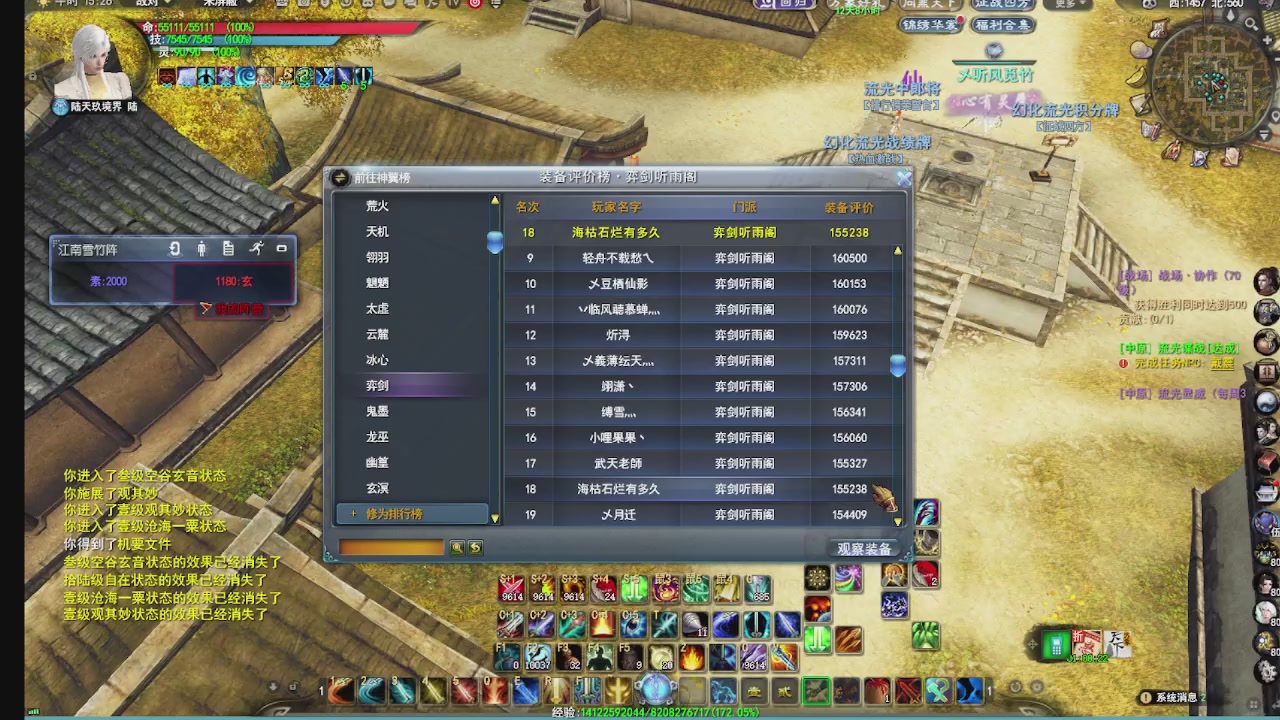The width and height of the screenshot is (1280, 720).
Task: Click the yellow down arrow below the faction list
Action: [495, 518]
